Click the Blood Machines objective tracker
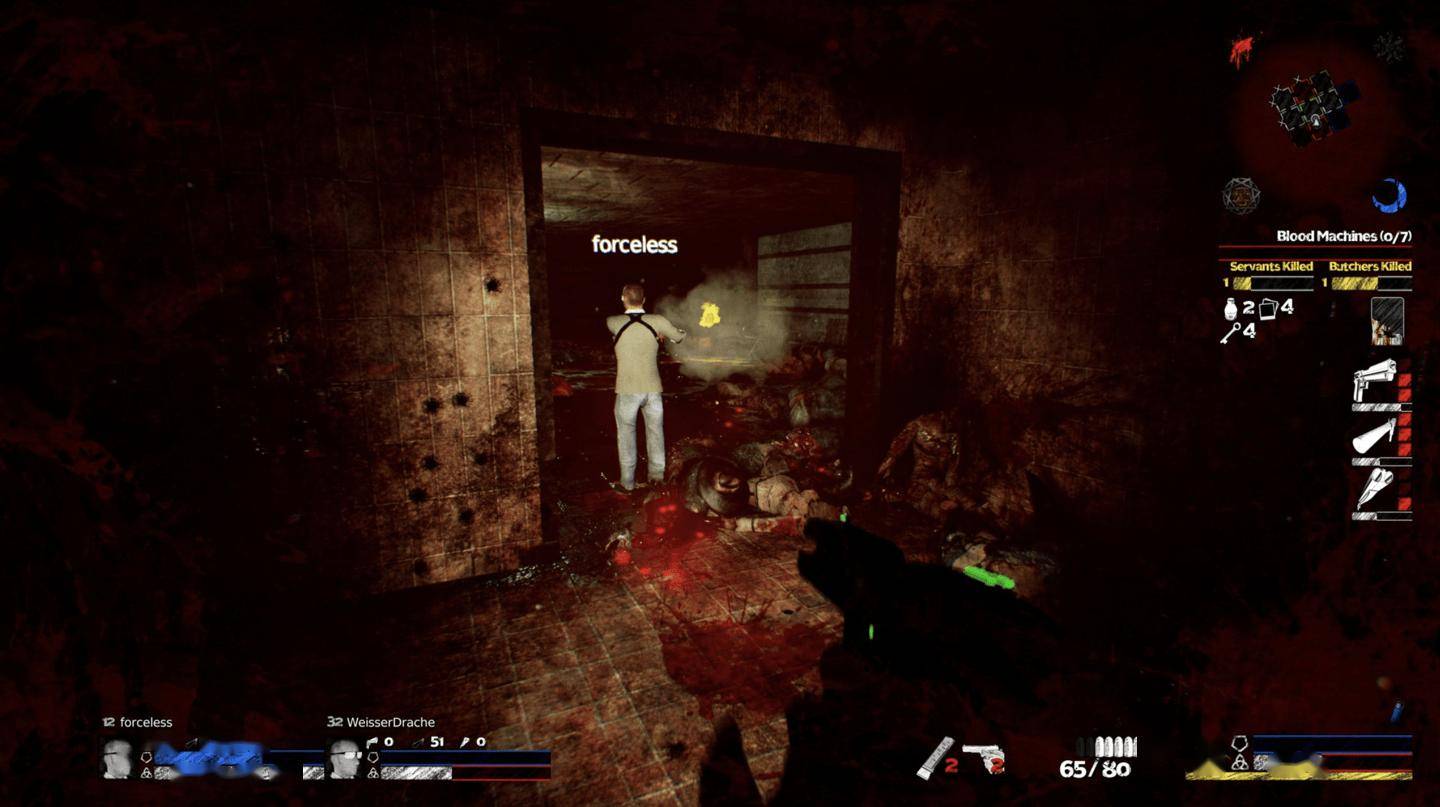 coord(1342,236)
